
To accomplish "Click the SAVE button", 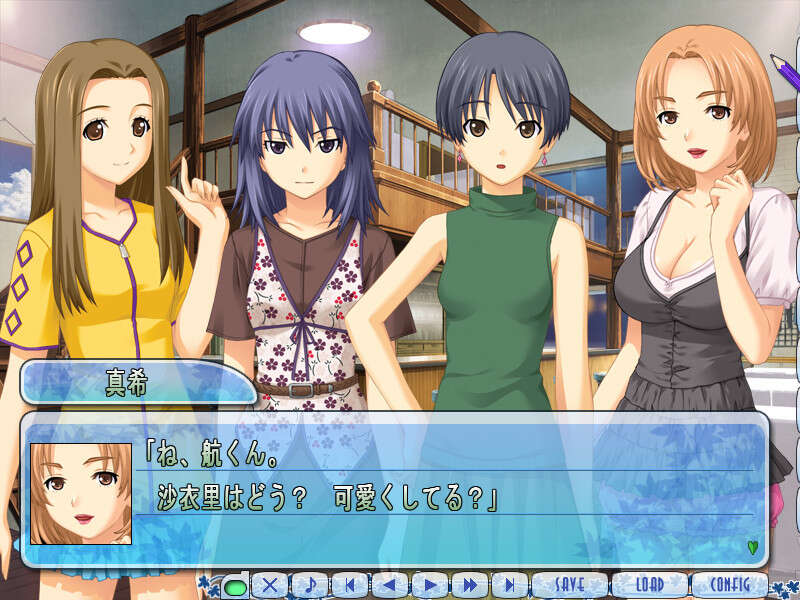I will click(569, 585).
